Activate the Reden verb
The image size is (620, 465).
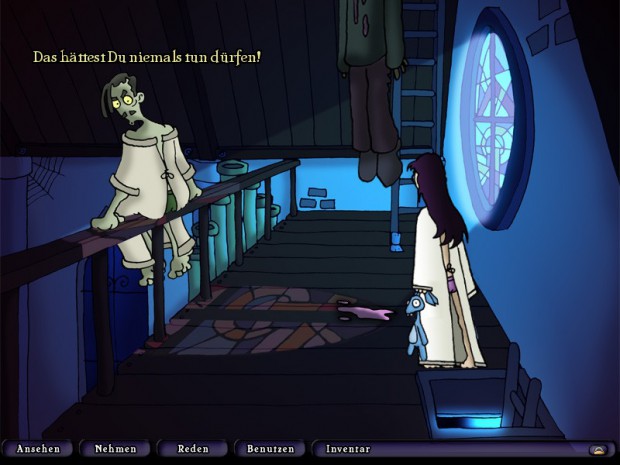click(192, 449)
